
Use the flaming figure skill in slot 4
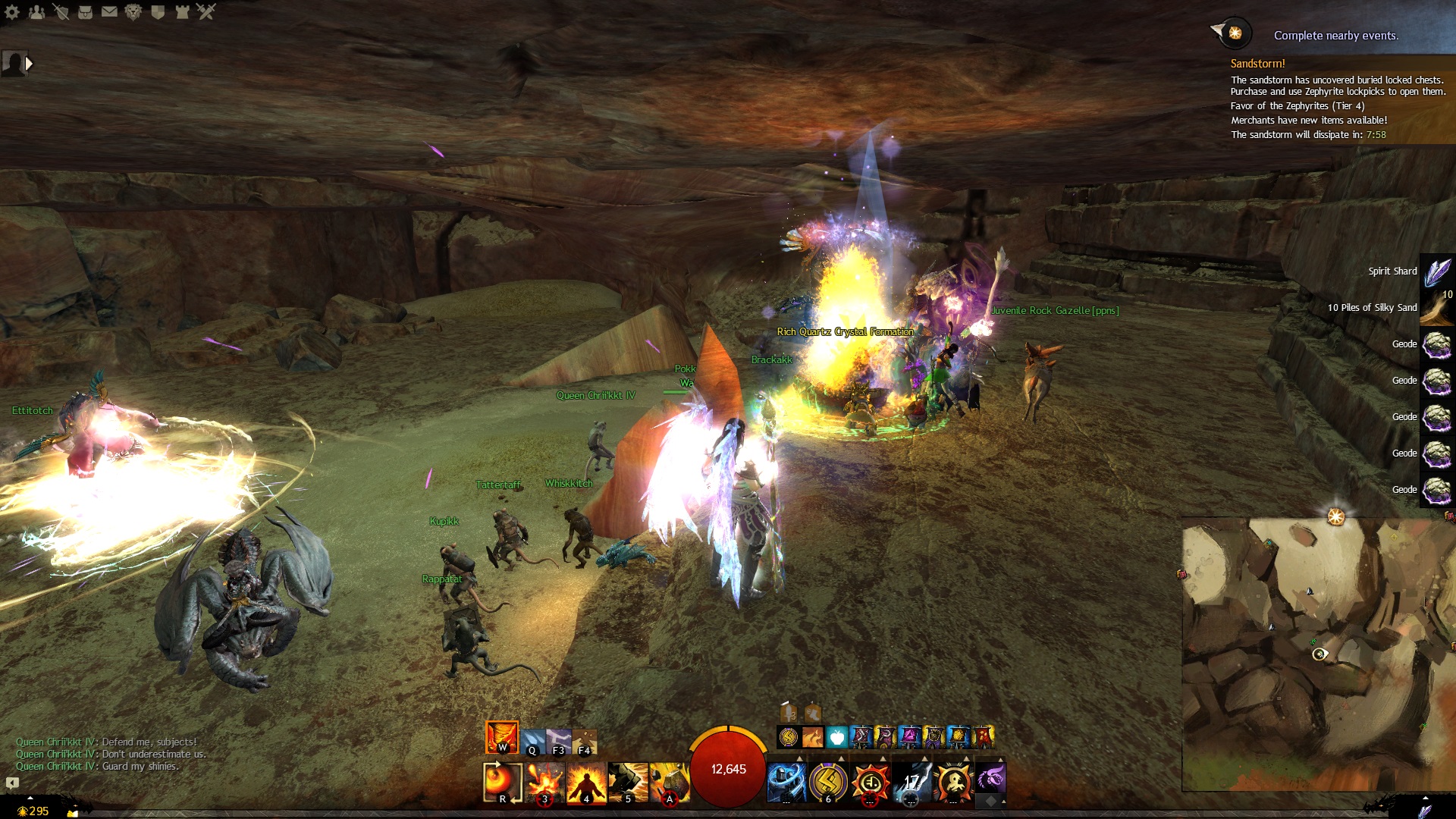coord(586,782)
